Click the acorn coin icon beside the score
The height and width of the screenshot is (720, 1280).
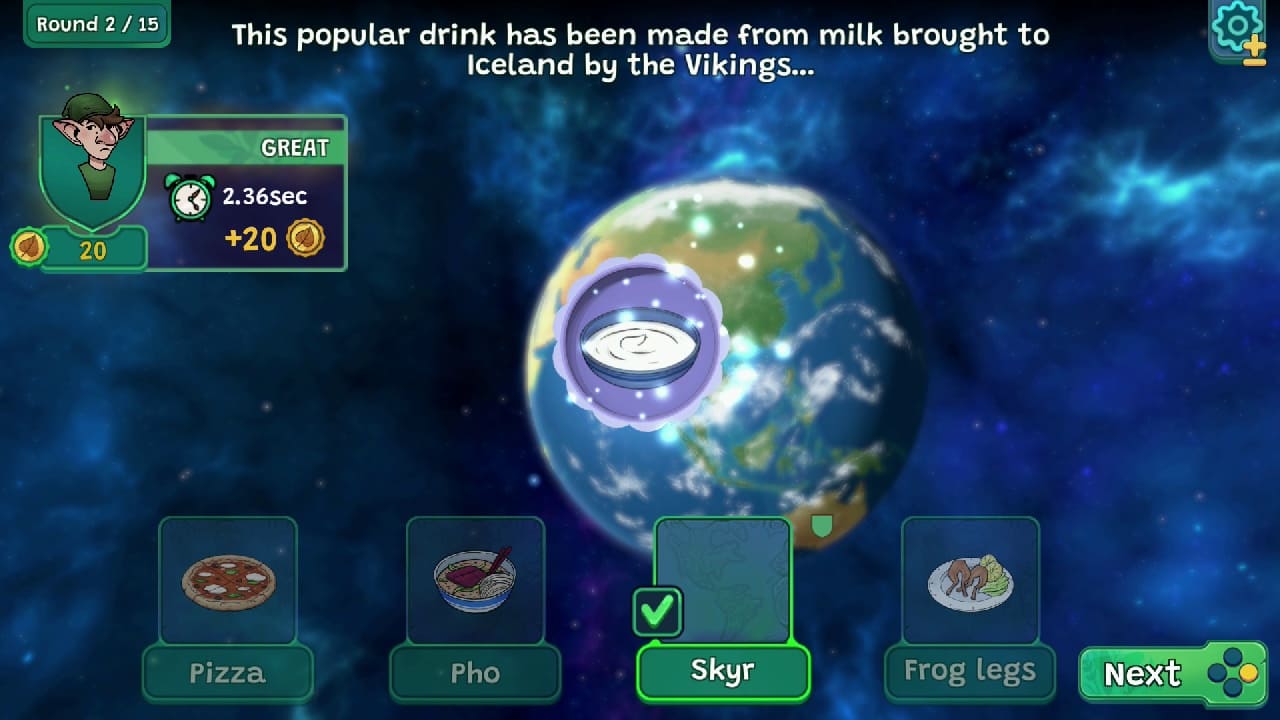[29, 246]
